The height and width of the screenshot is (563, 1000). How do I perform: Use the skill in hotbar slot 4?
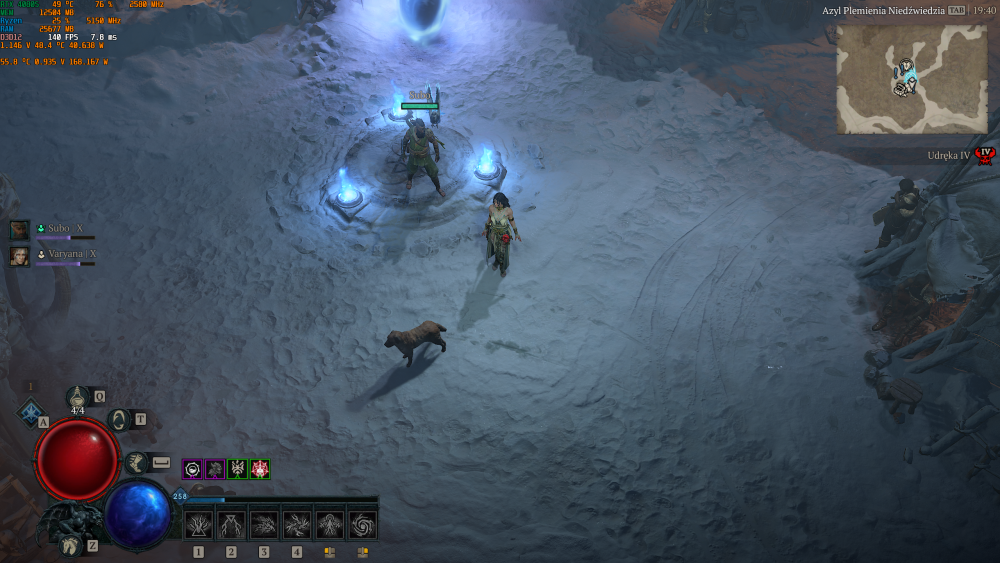click(x=297, y=525)
